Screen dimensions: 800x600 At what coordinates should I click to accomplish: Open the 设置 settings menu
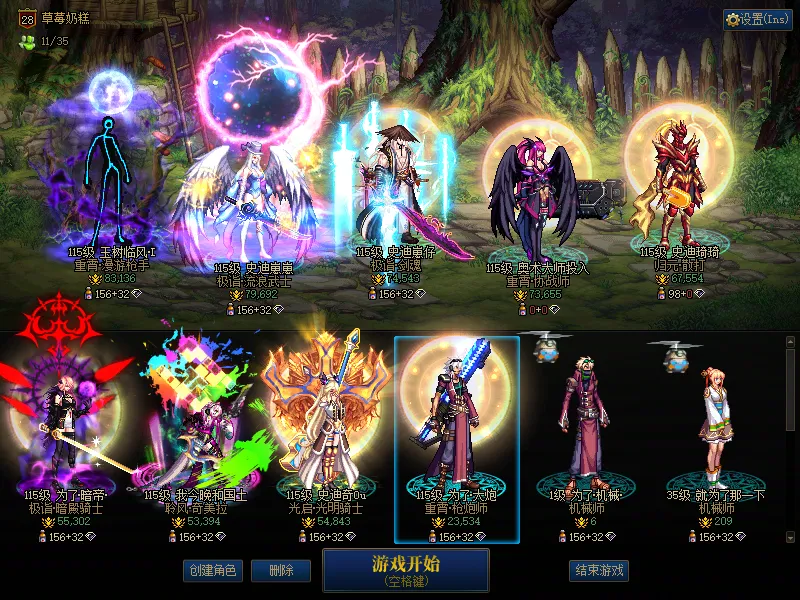(757, 19)
